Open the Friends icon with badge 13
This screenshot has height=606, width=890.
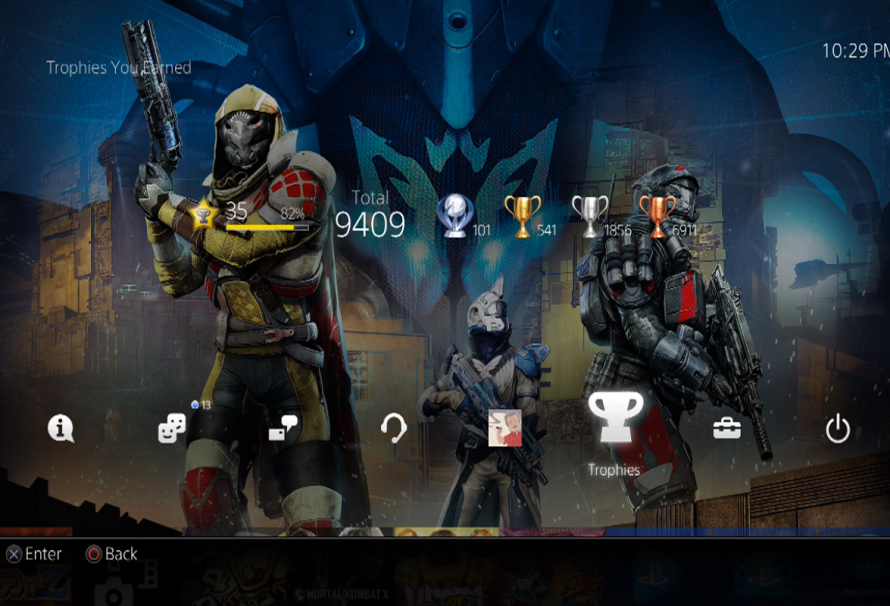coord(172,429)
